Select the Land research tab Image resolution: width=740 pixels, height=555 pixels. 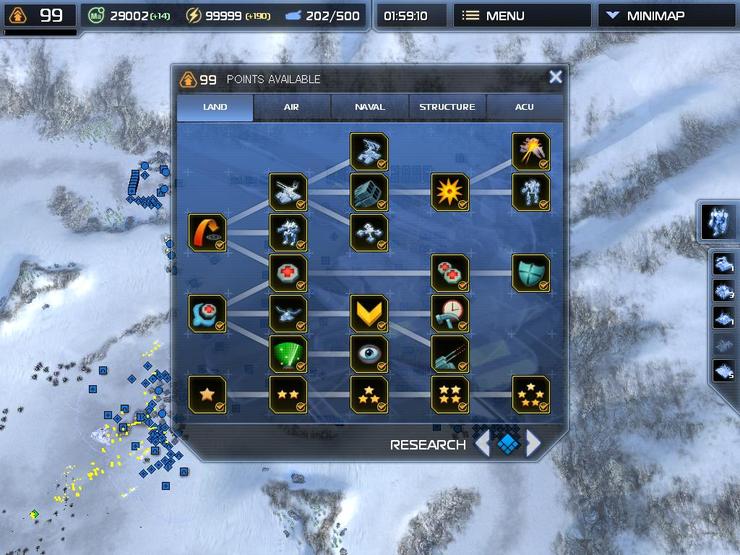(x=215, y=107)
